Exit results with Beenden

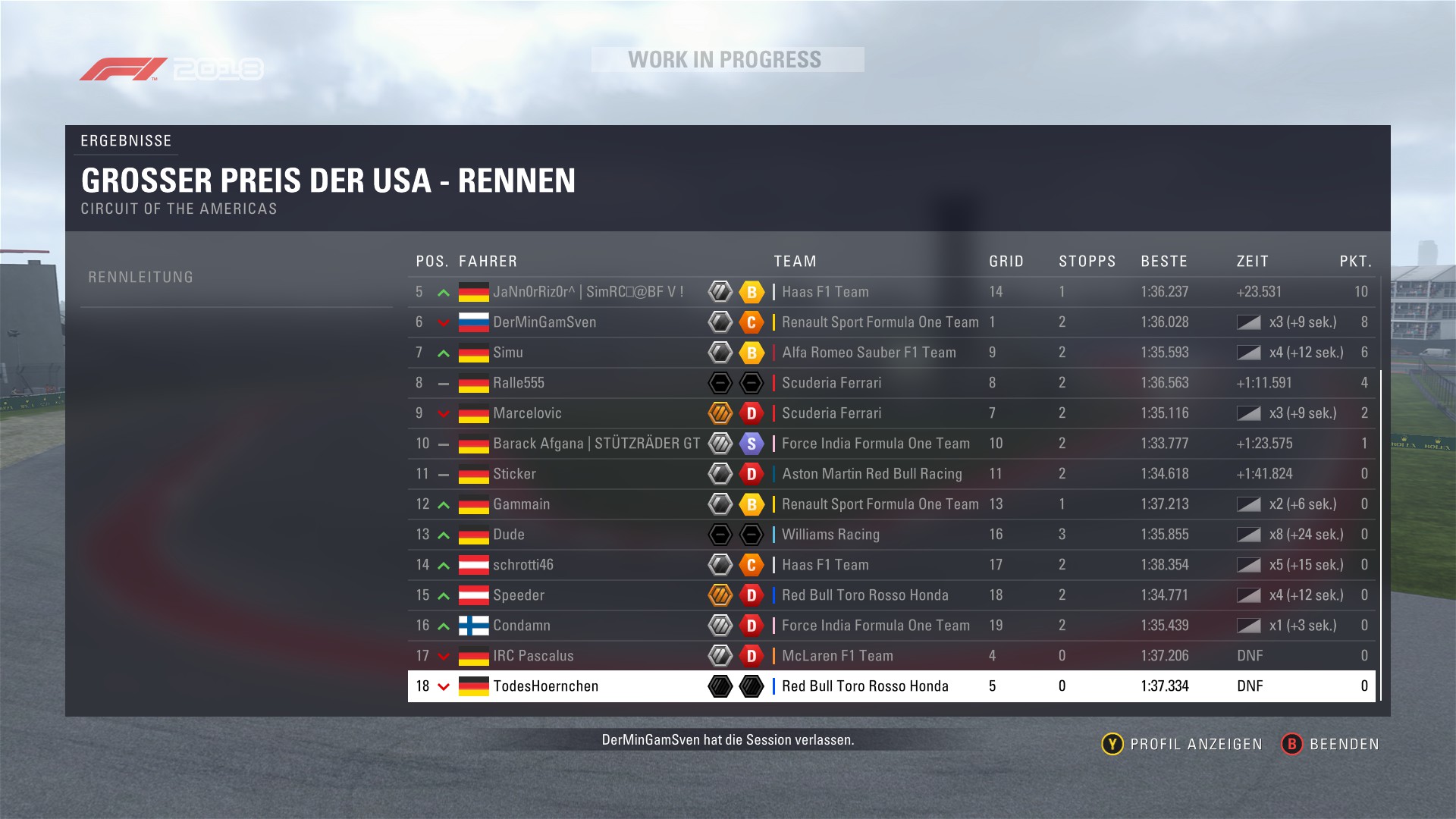pyautogui.click(x=1330, y=744)
